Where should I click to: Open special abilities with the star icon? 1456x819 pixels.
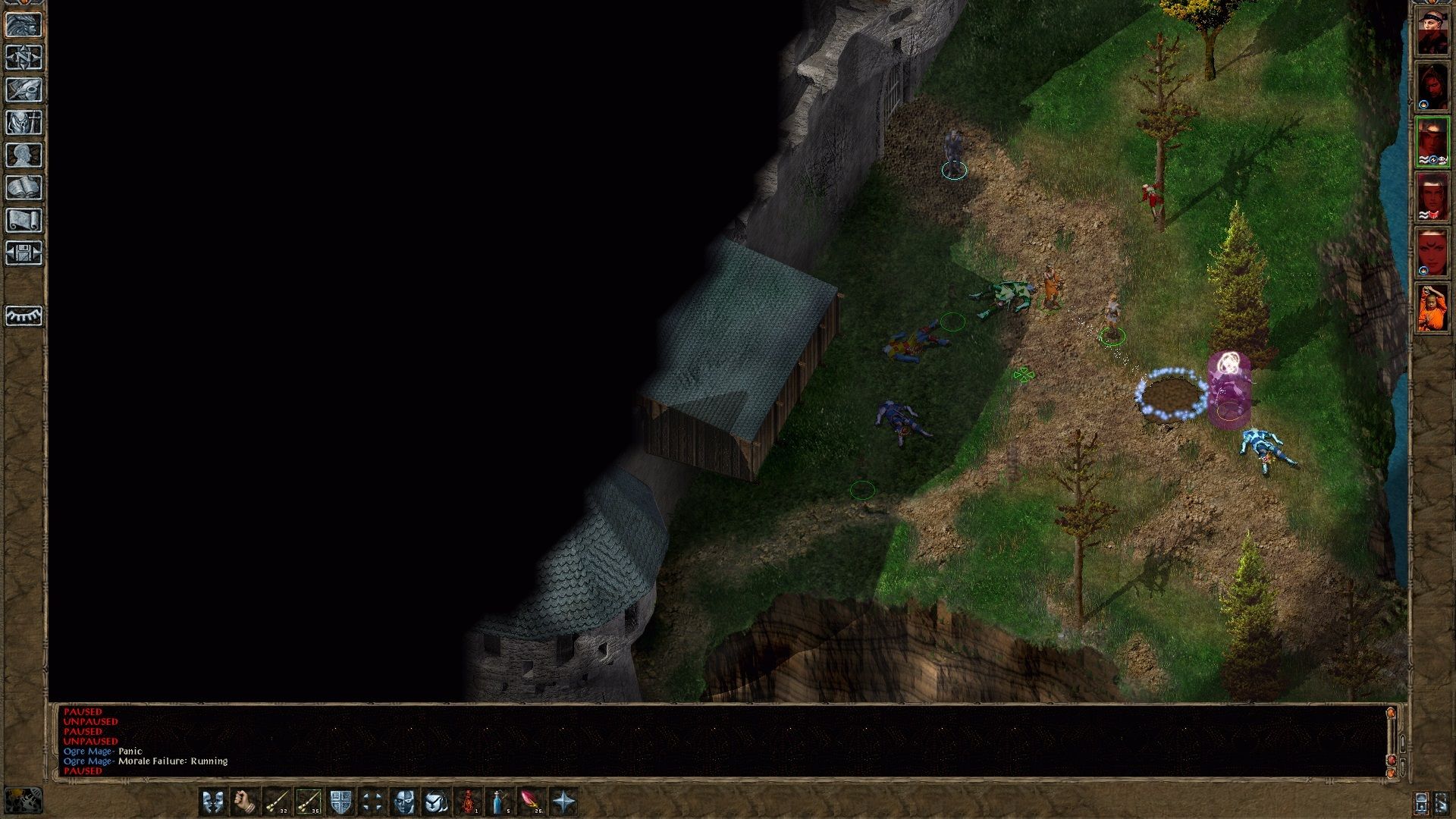point(563,802)
